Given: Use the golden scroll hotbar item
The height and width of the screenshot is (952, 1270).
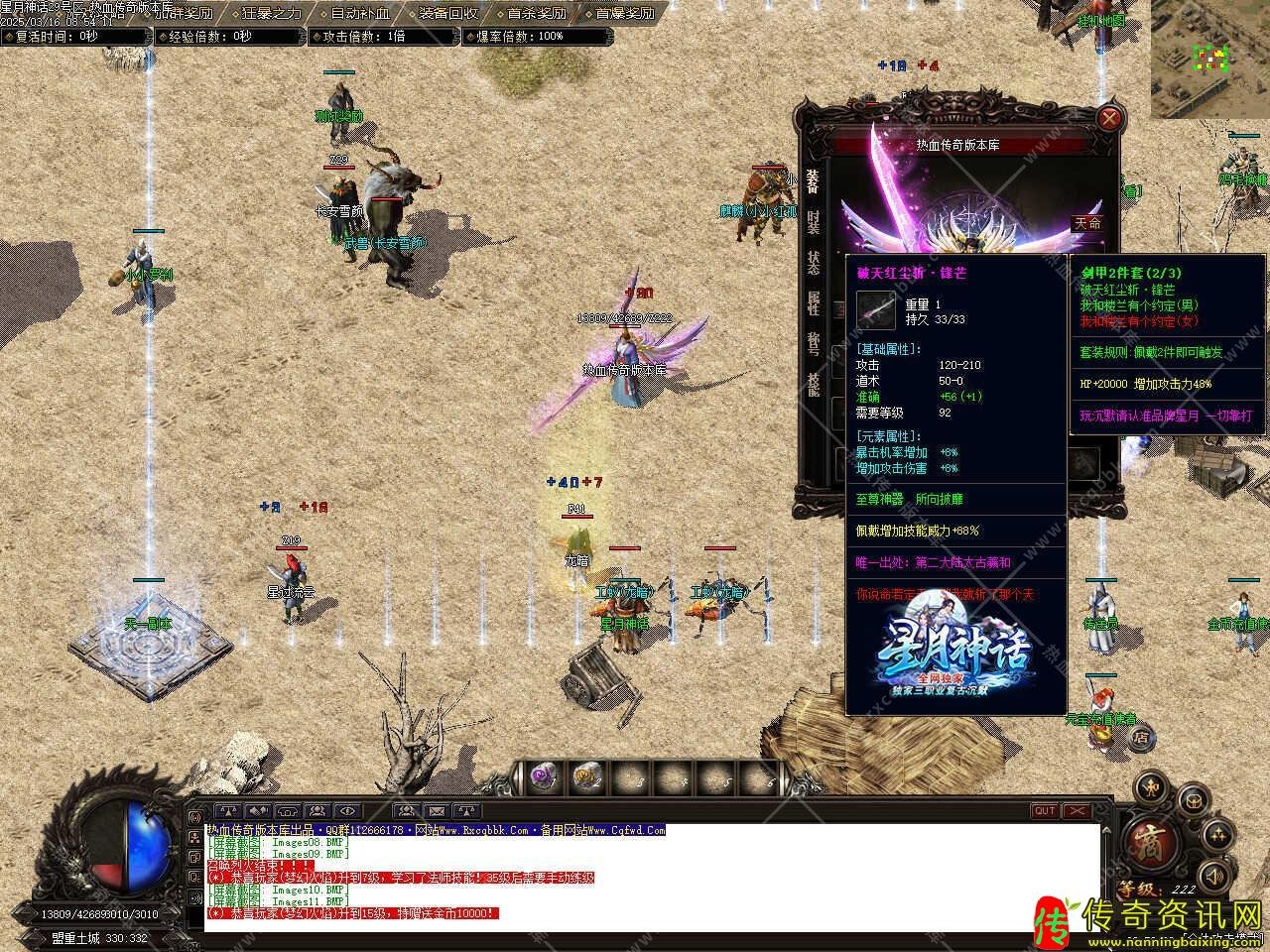Looking at the screenshot, I should (x=587, y=777).
